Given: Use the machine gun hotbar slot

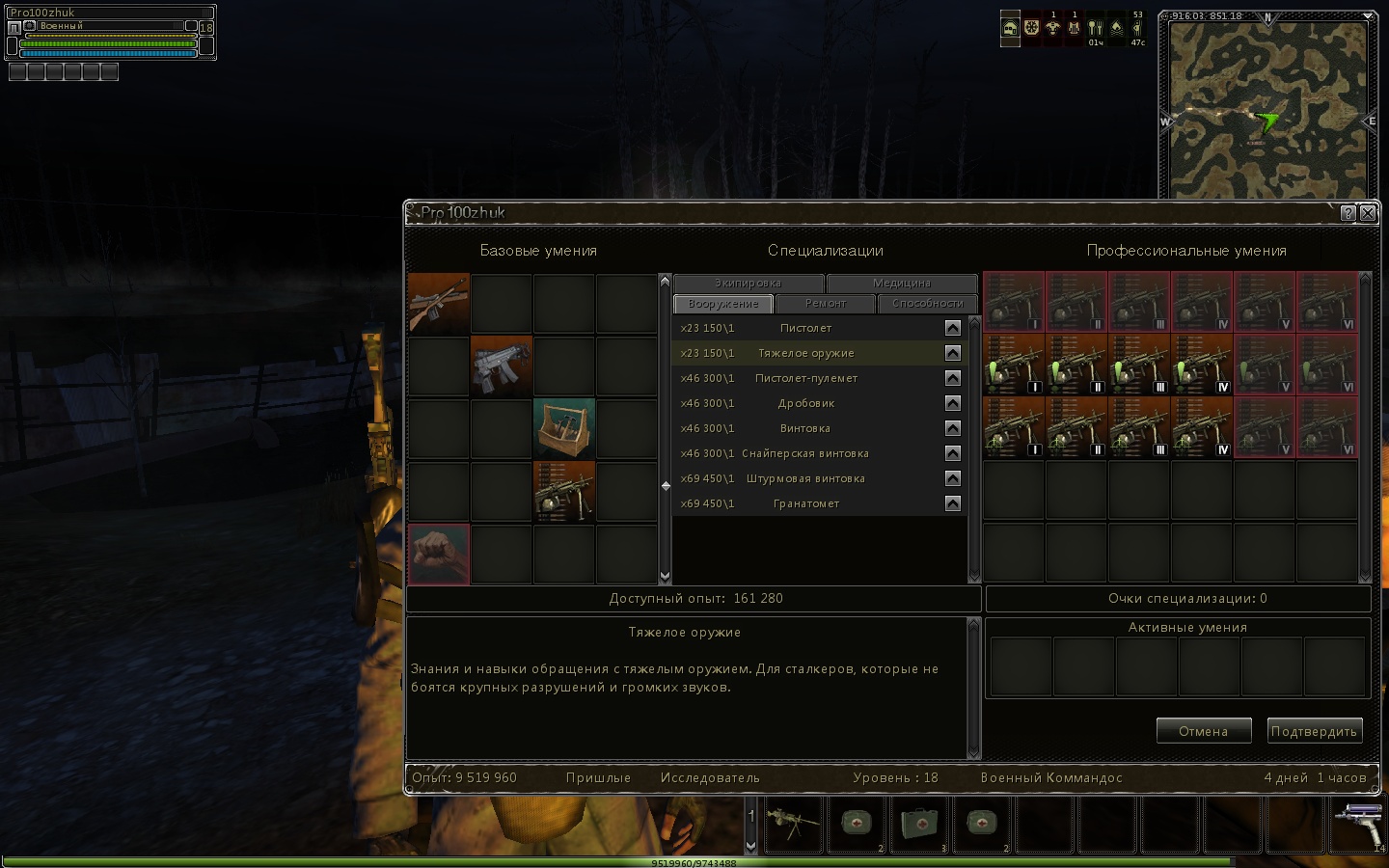Looking at the screenshot, I should (794, 824).
